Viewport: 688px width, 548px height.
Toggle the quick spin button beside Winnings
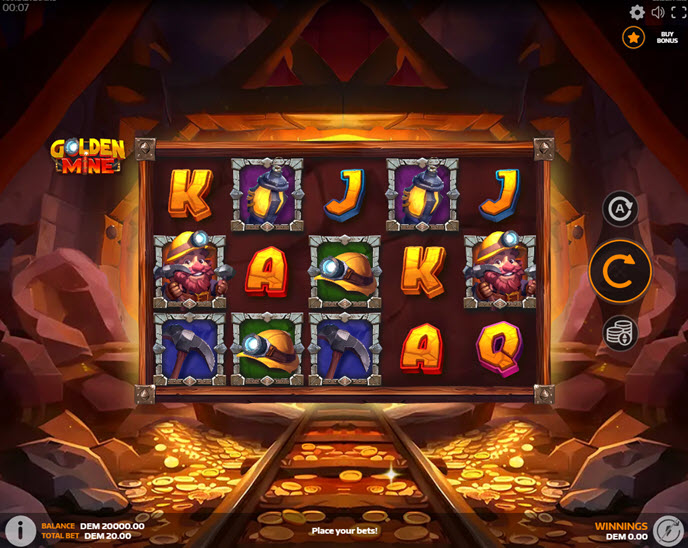coord(668,530)
